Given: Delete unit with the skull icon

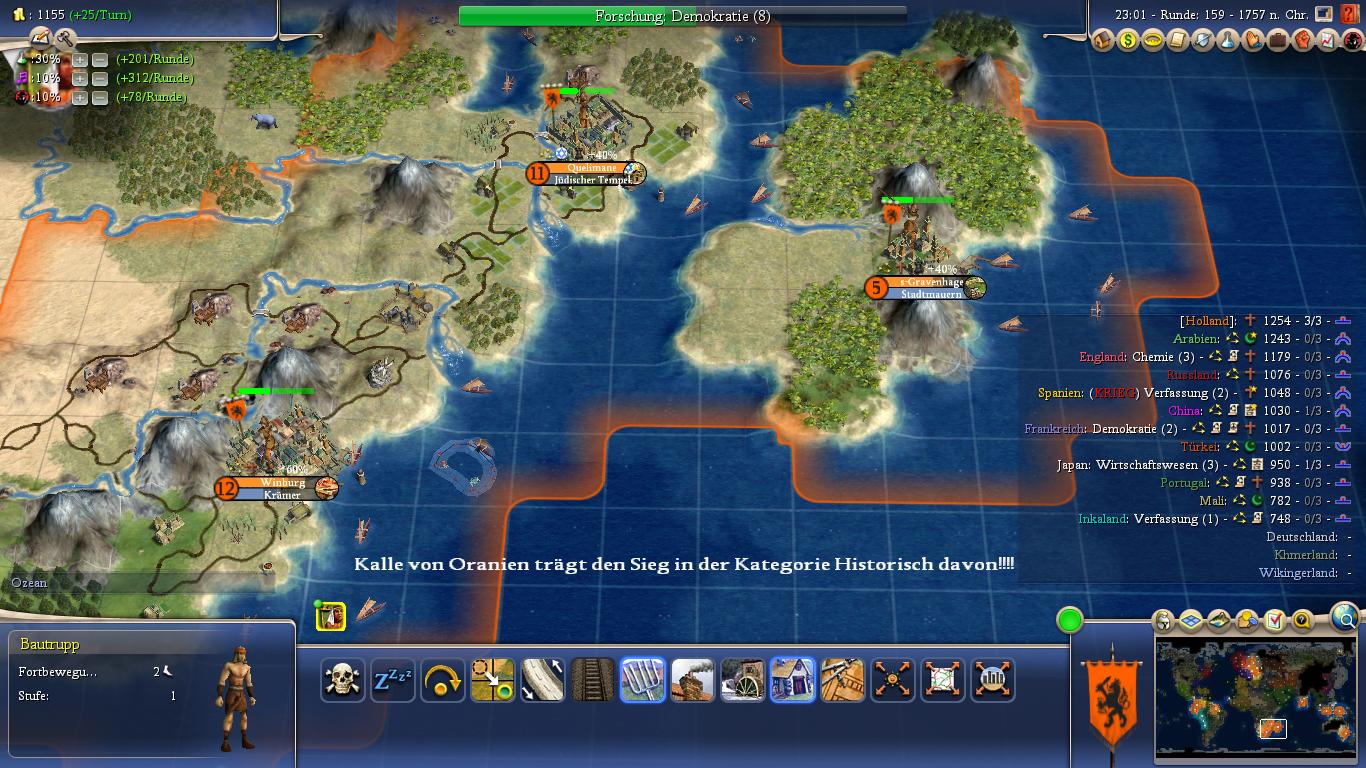Looking at the screenshot, I should click(343, 681).
